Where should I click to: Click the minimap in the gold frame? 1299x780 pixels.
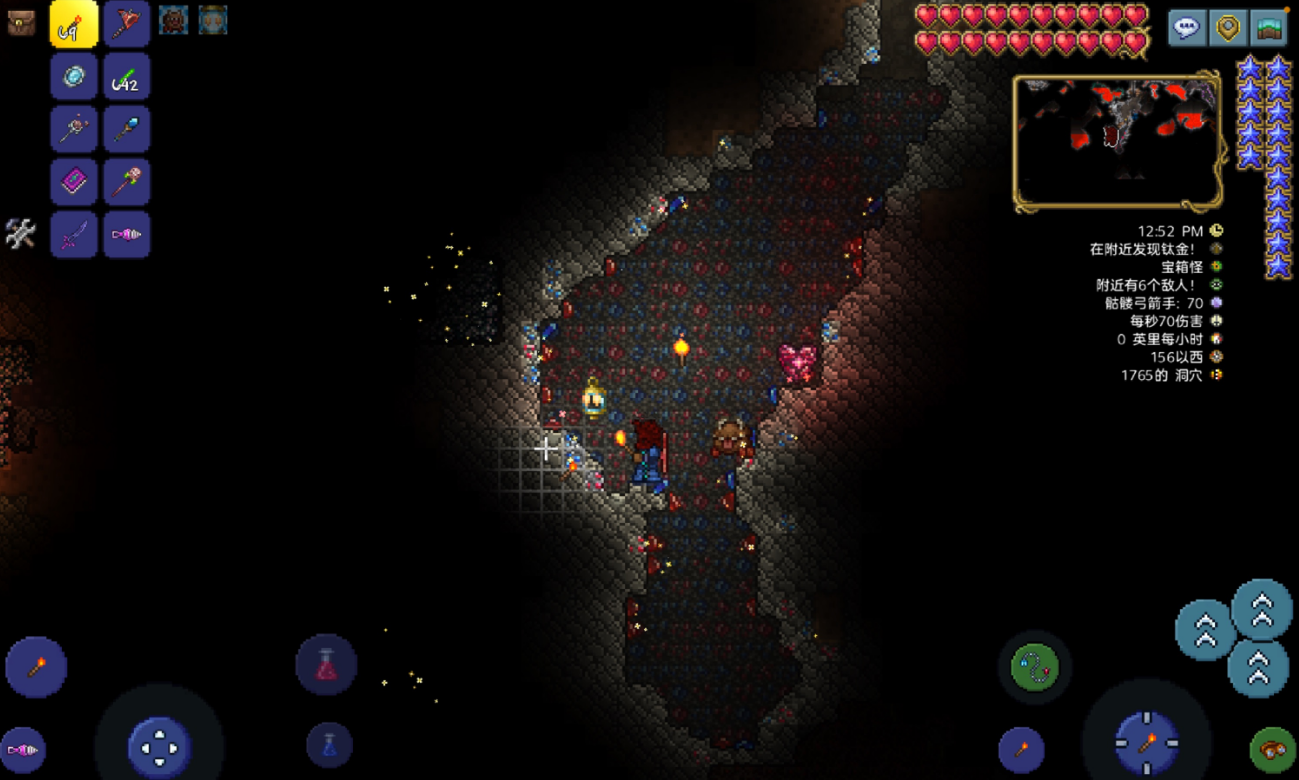click(1117, 140)
